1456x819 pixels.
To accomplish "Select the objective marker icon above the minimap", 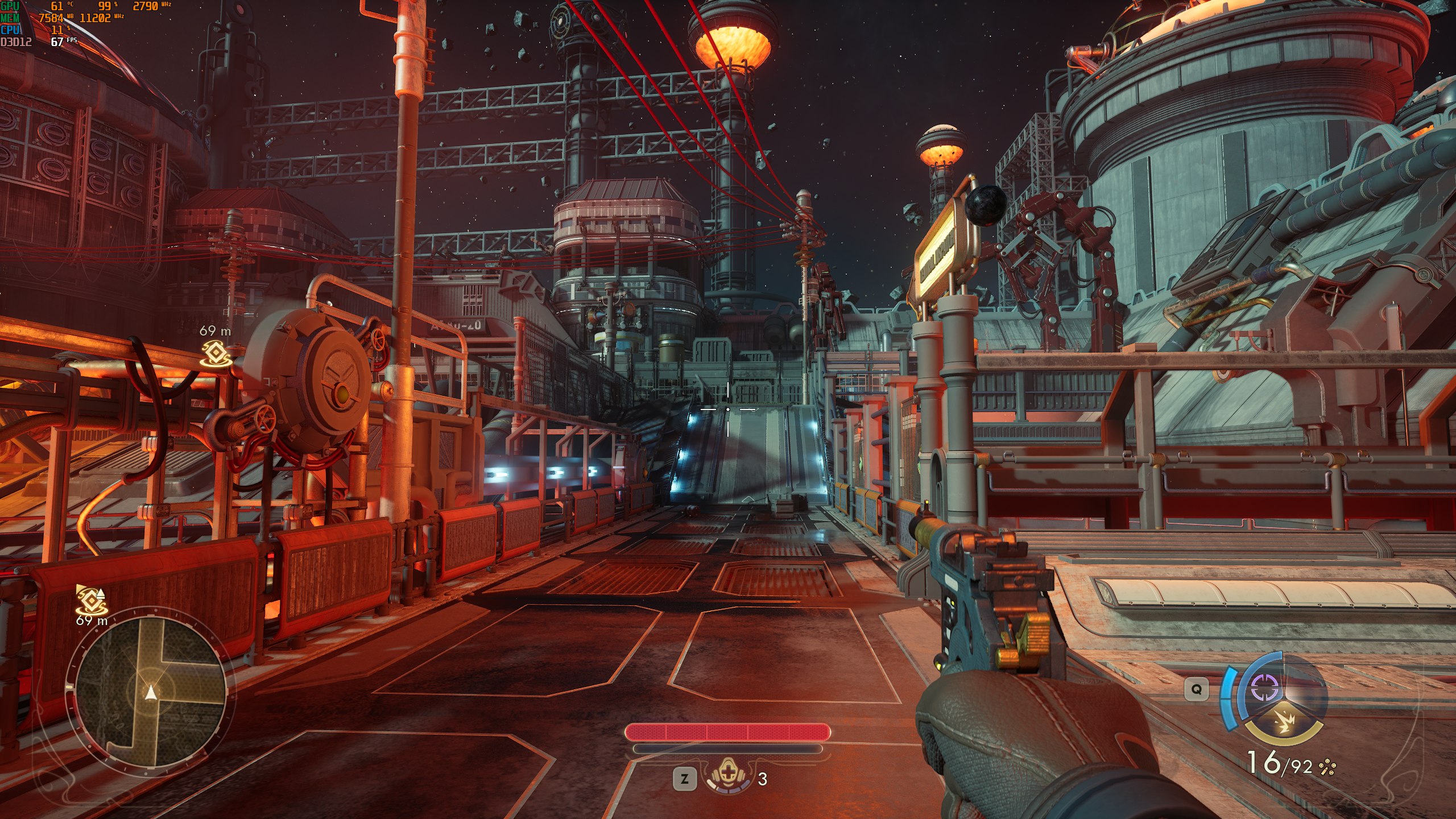I will 91,599.
